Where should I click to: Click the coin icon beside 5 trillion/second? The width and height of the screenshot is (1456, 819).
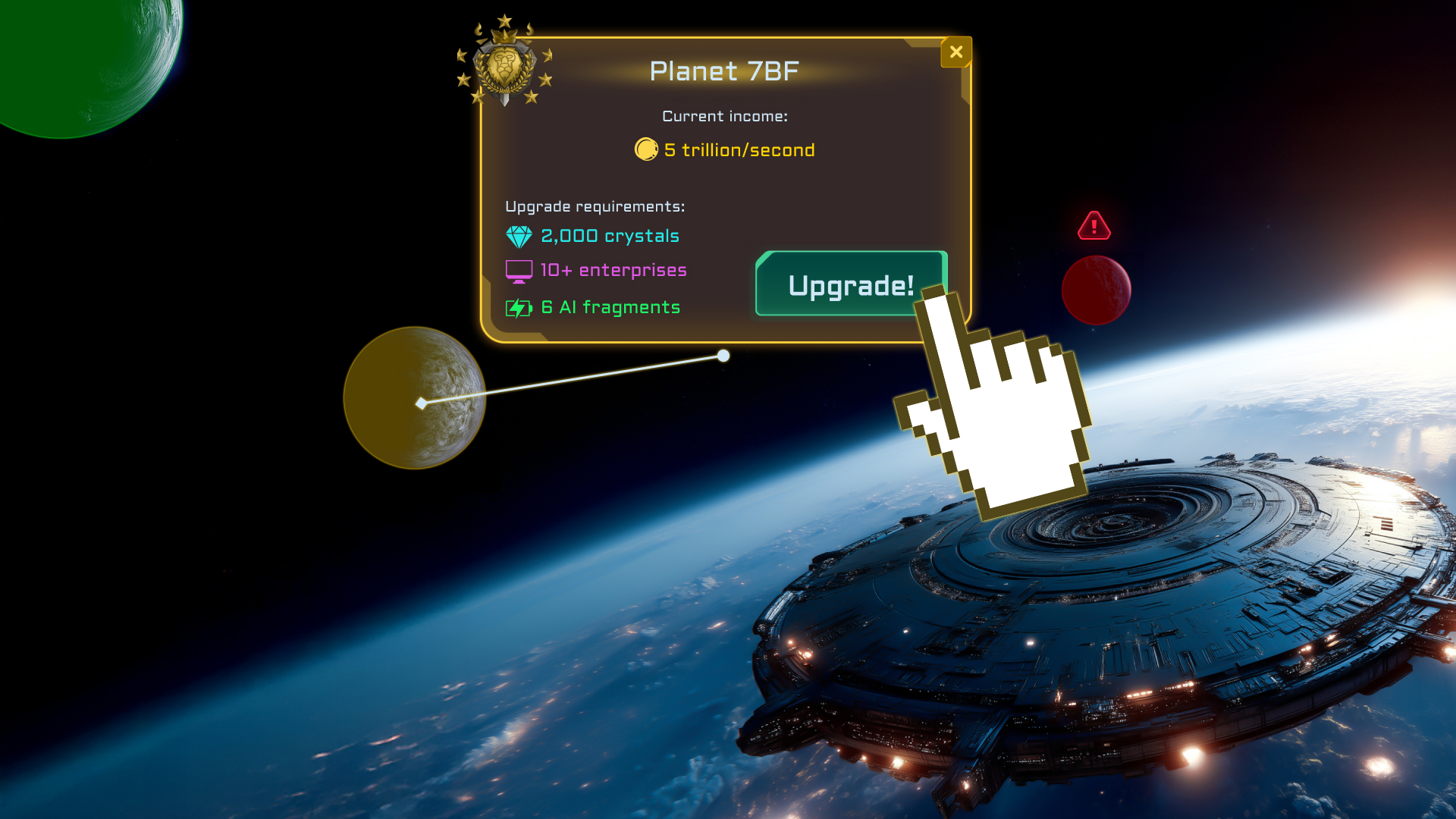coord(645,149)
